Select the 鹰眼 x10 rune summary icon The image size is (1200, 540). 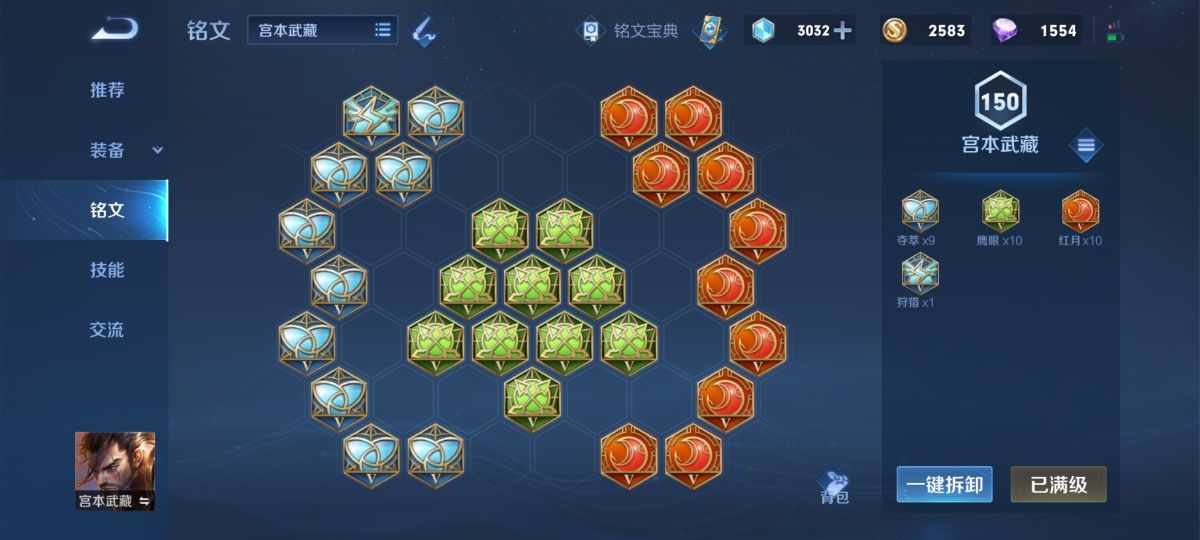999,211
